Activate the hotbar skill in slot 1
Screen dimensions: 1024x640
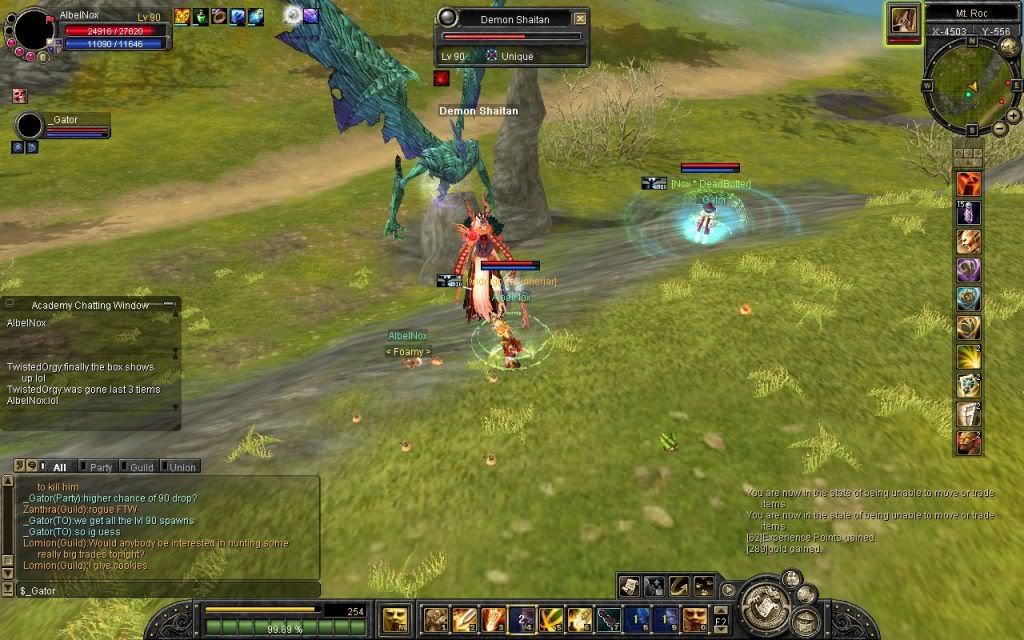[x=435, y=619]
